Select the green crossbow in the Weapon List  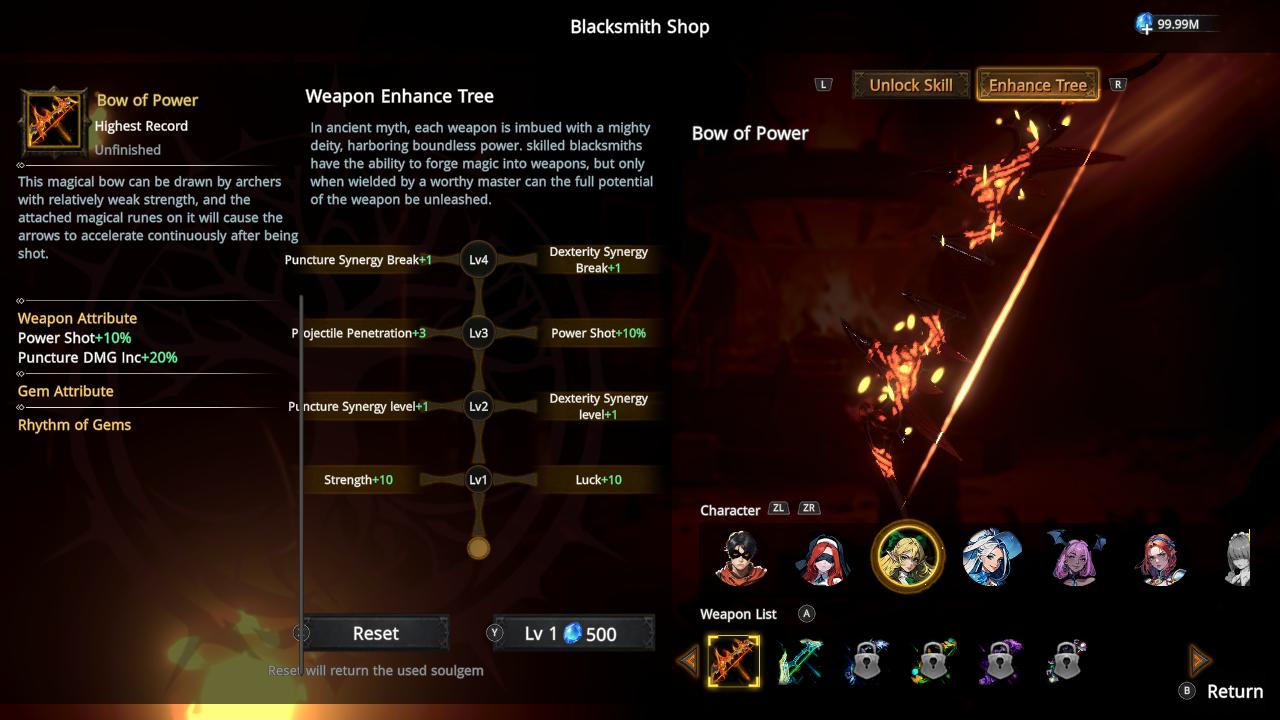[x=801, y=659]
